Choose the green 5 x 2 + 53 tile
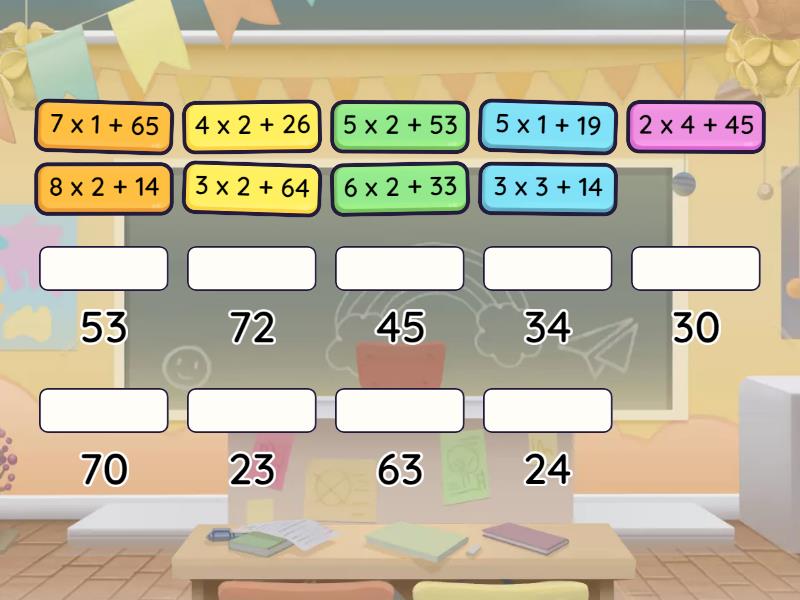The height and width of the screenshot is (600, 800). tap(400, 126)
